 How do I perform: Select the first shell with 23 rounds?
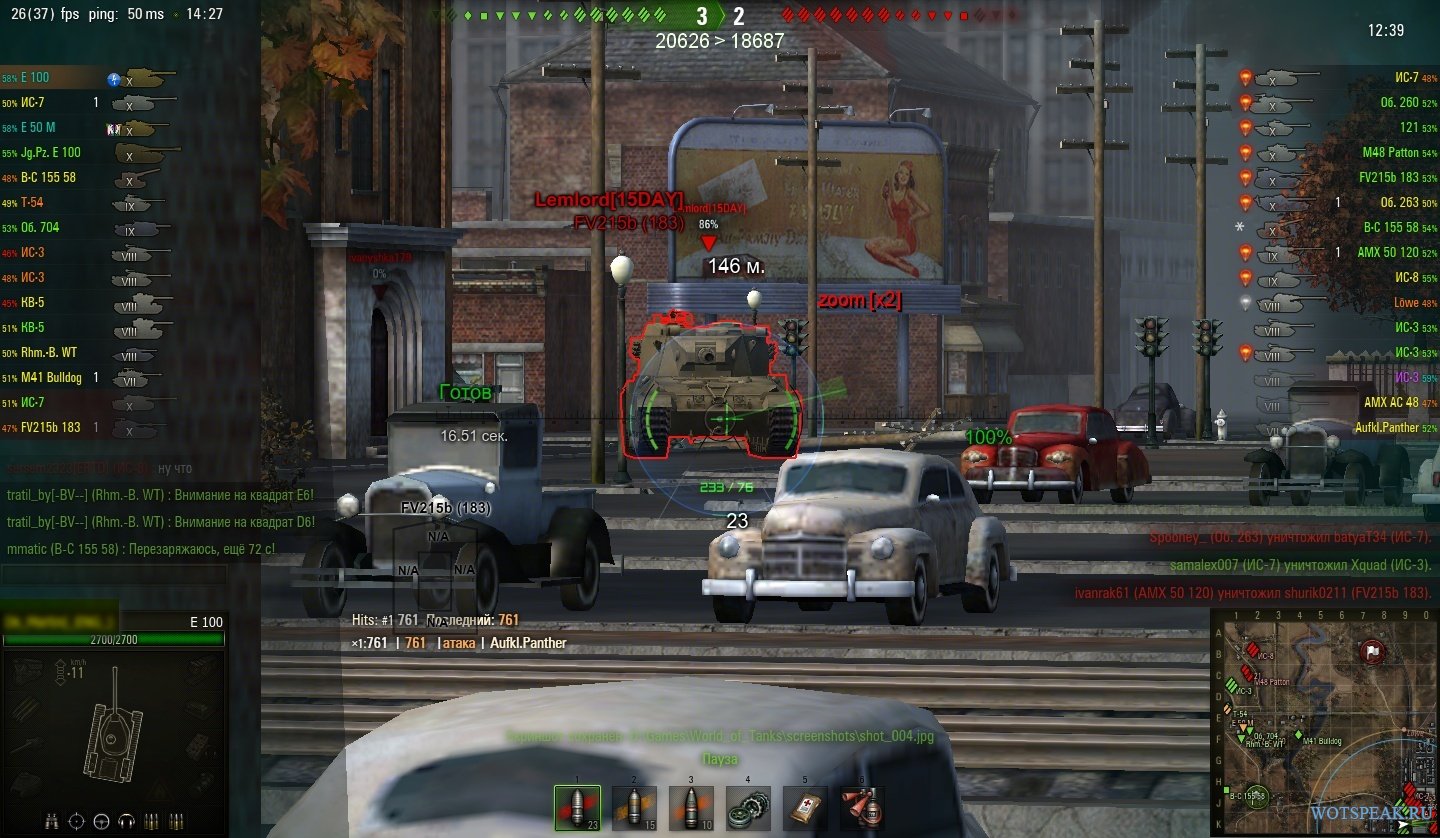click(577, 806)
